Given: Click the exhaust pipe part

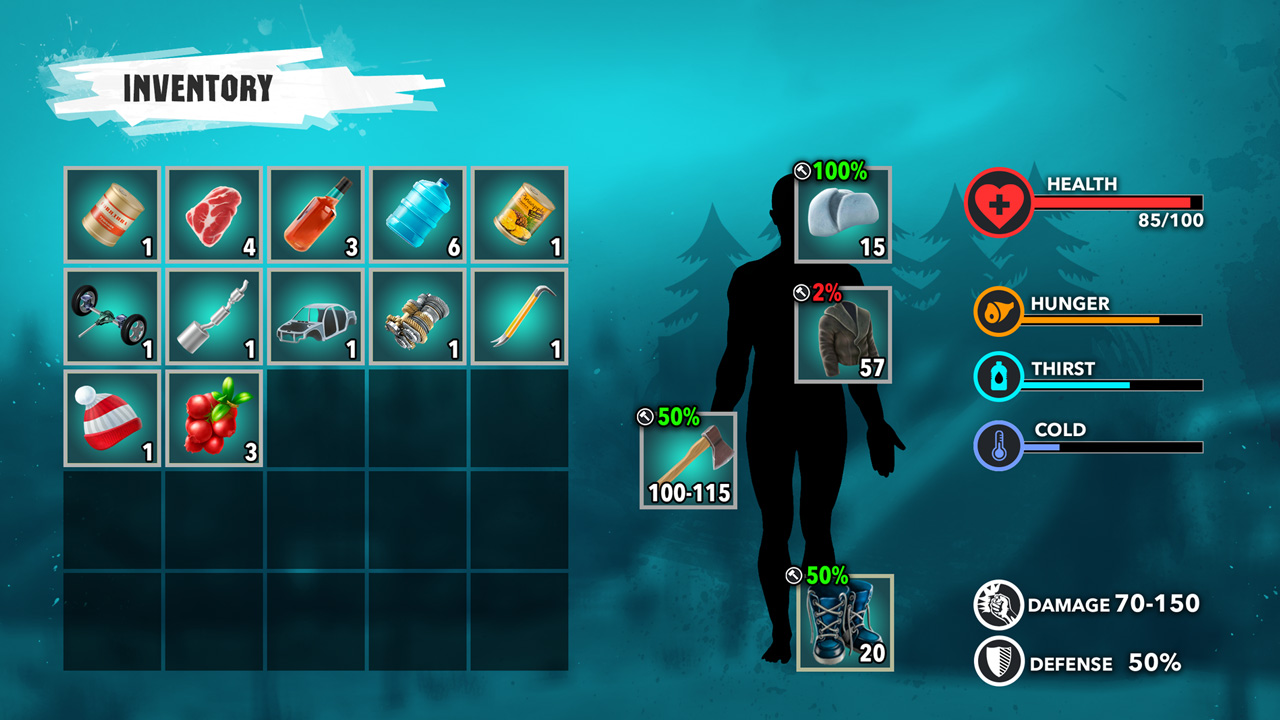Looking at the screenshot, I should [212, 316].
